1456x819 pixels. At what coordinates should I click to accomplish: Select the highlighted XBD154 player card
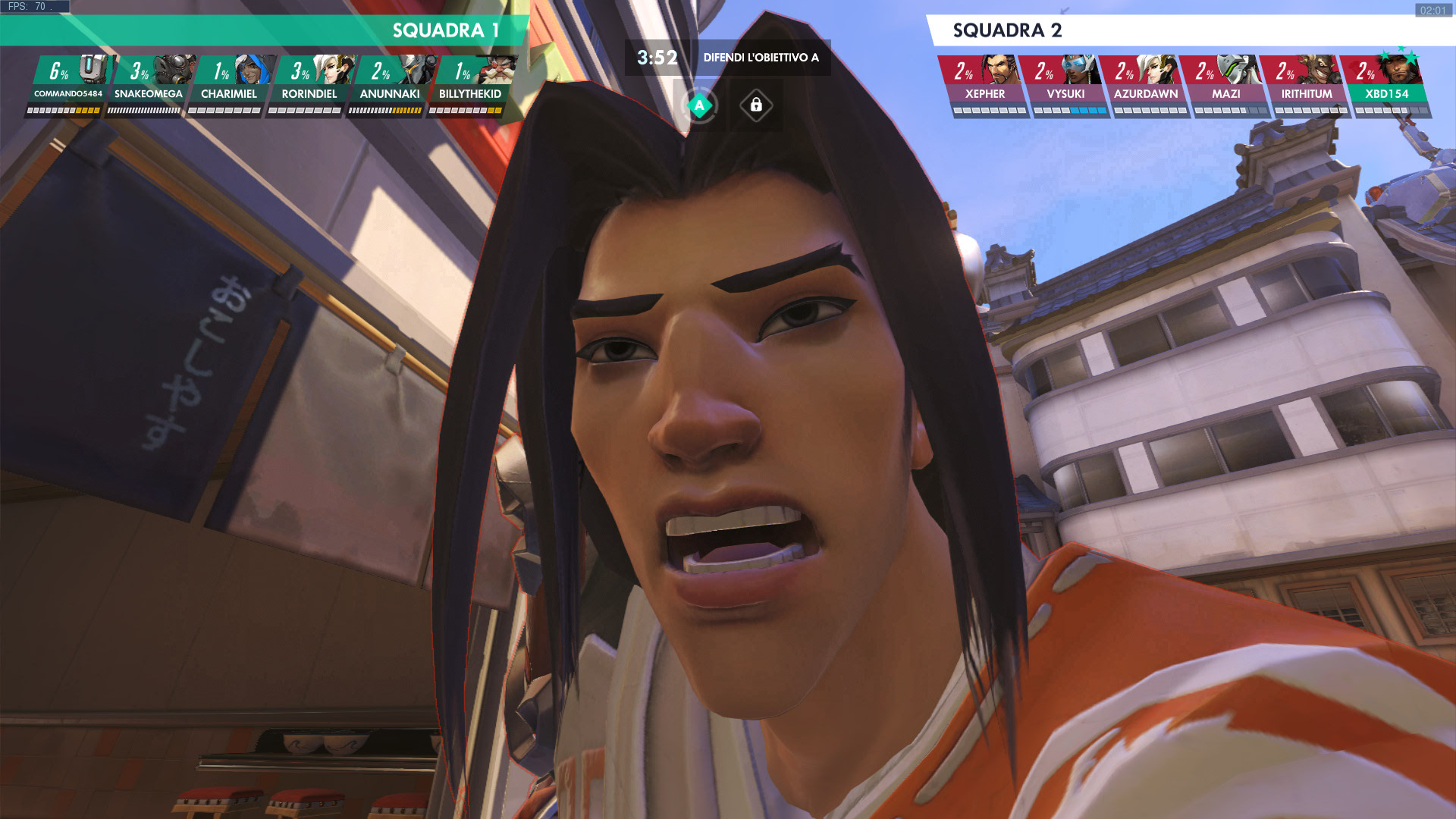(x=1387, y=83)
